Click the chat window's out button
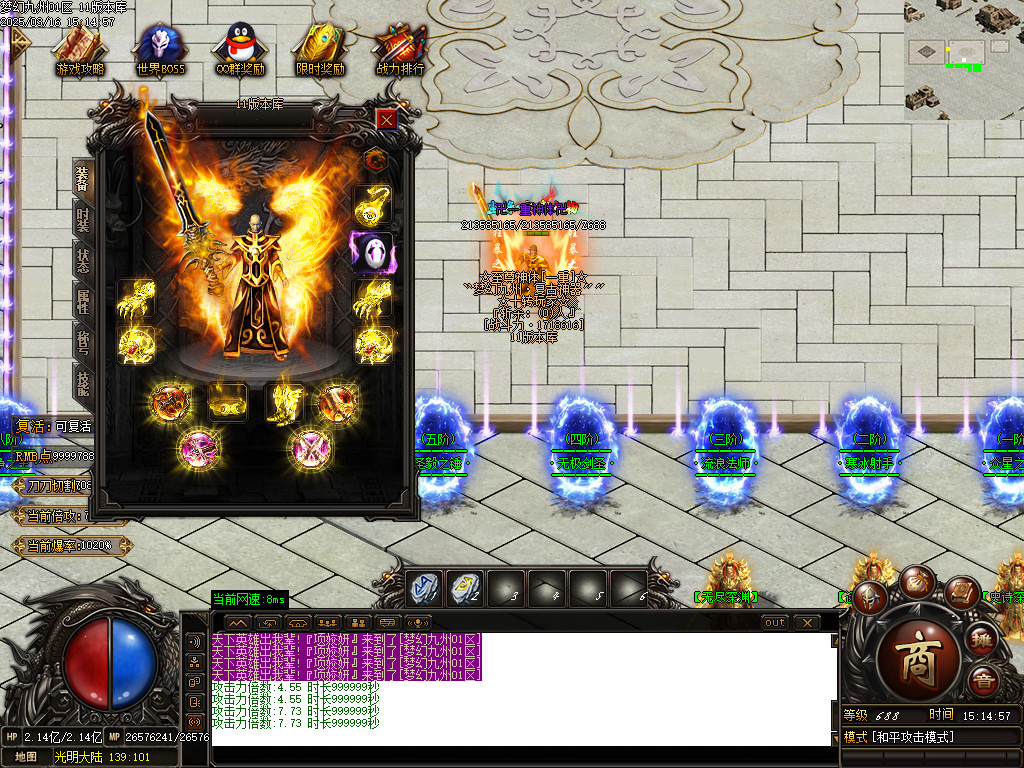Image resolution: width=1024 pixels, height=768 pixels. click(775, 622)
